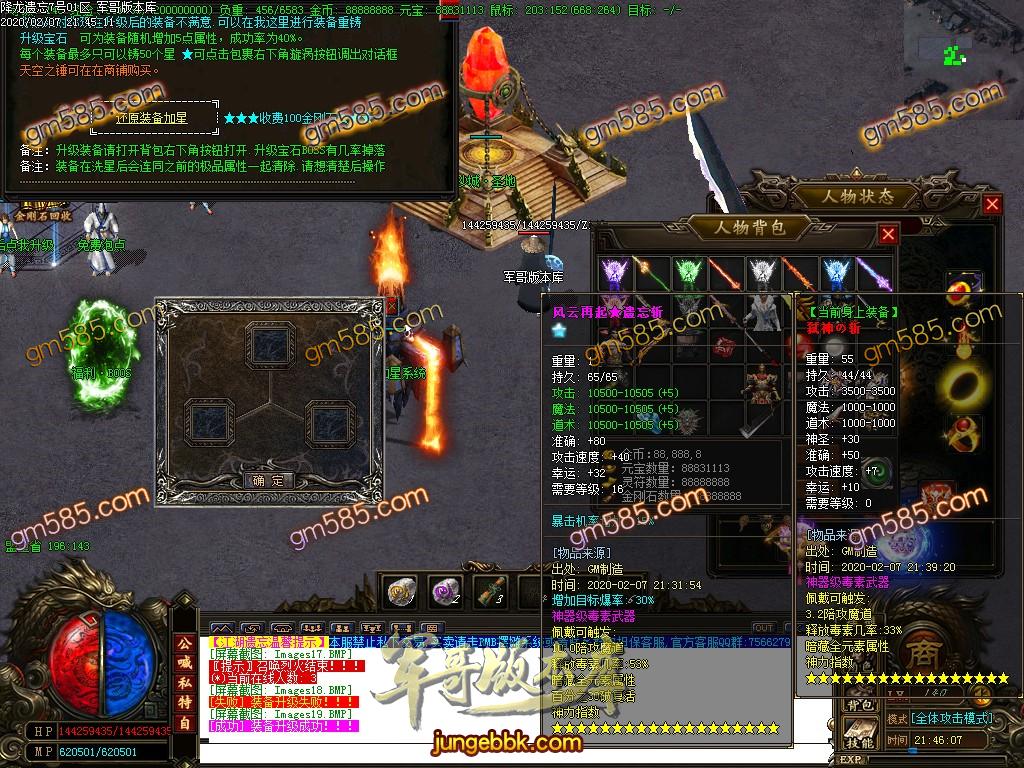The height and width of the screenshot is (768, 1024).
Task: Use the purple swirl scroll hotbar item
Action: point(445,591)
